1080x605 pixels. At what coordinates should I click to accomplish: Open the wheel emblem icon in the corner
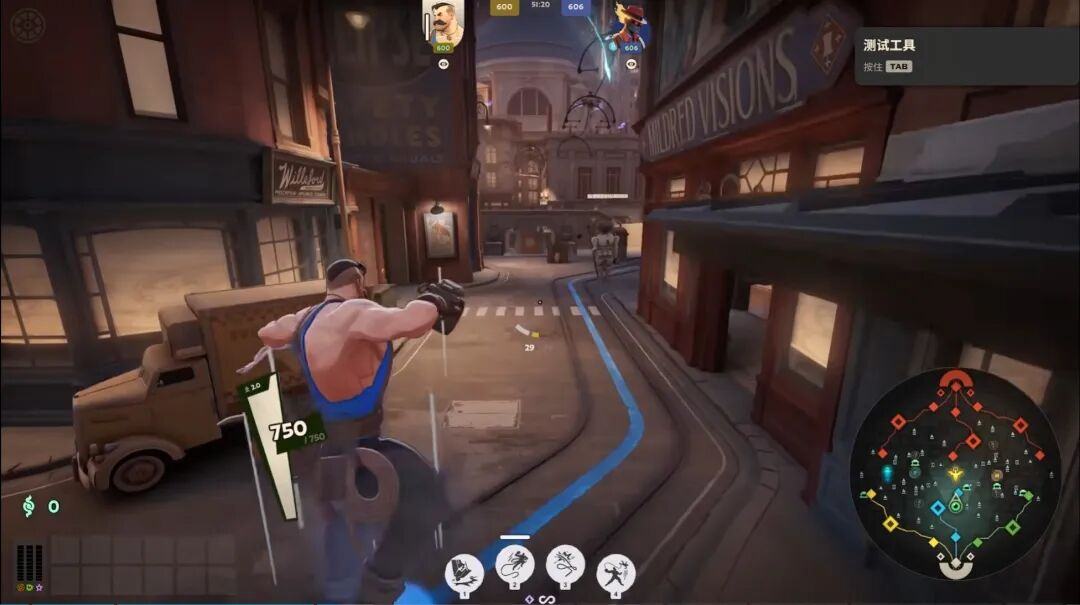coord(28,24)
